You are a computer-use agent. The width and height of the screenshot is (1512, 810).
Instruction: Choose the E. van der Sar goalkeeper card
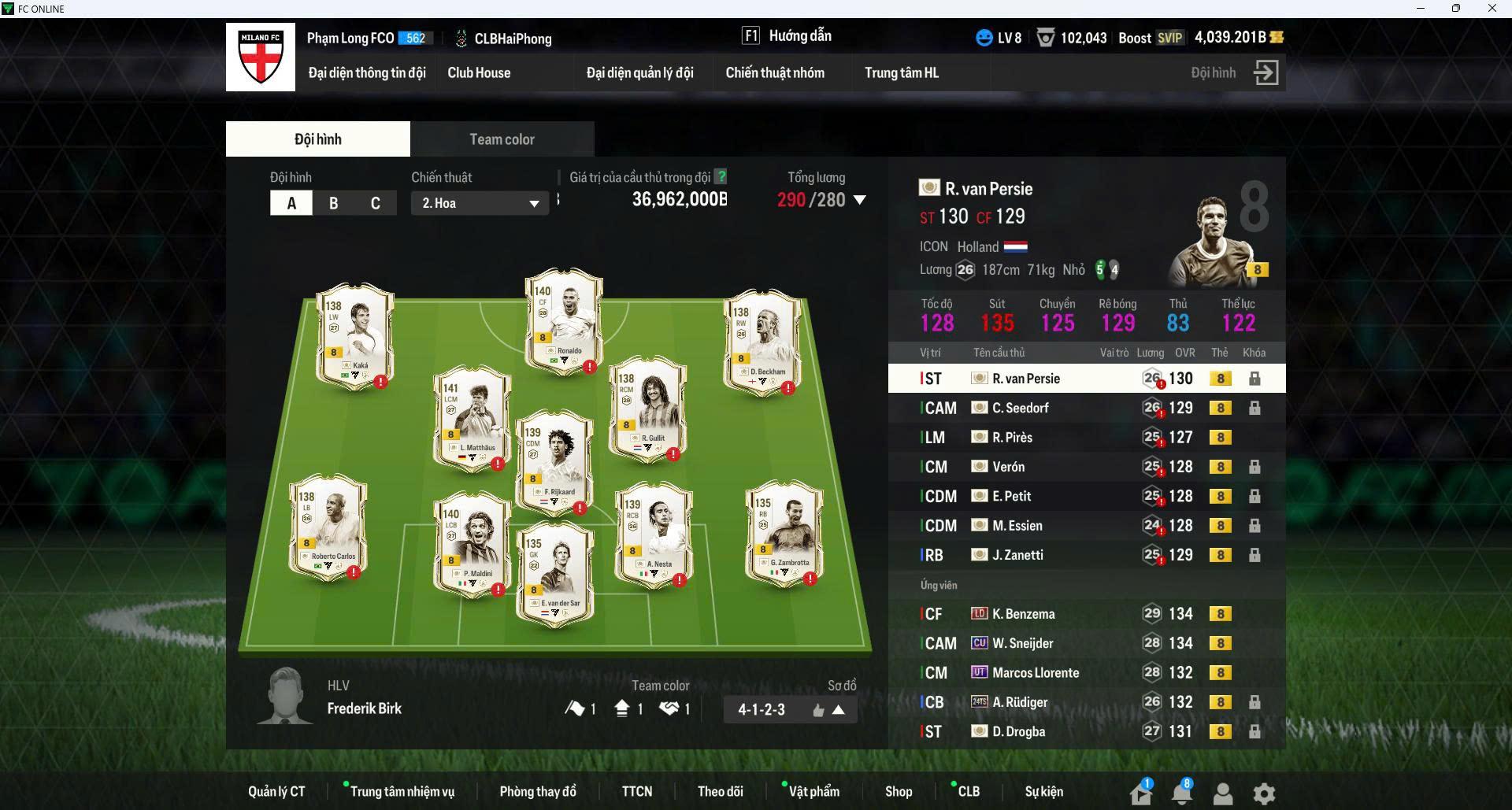pyautogui.click(x=554, y=575)
